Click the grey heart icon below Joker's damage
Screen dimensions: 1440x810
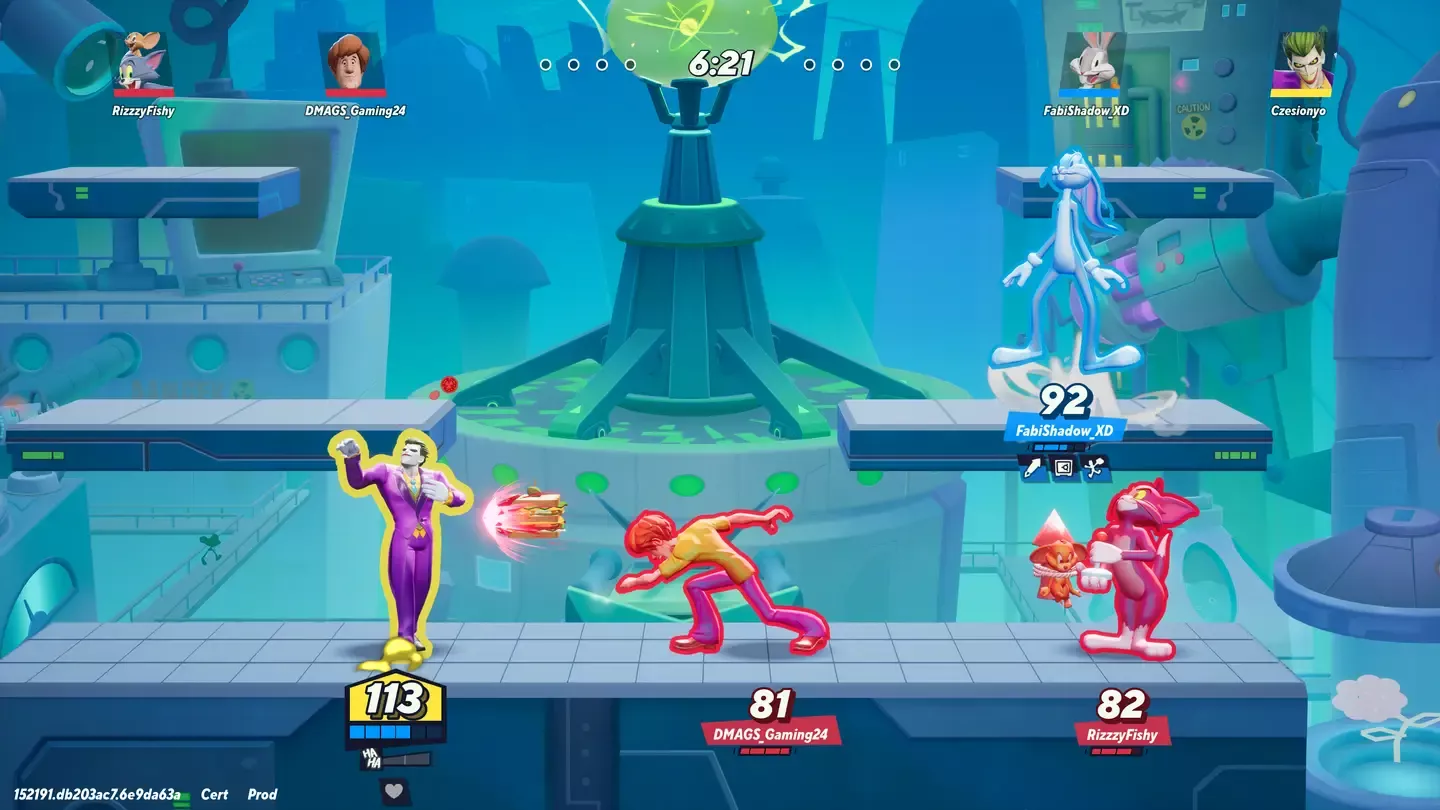pyautogui.click(x=394, y=791)
